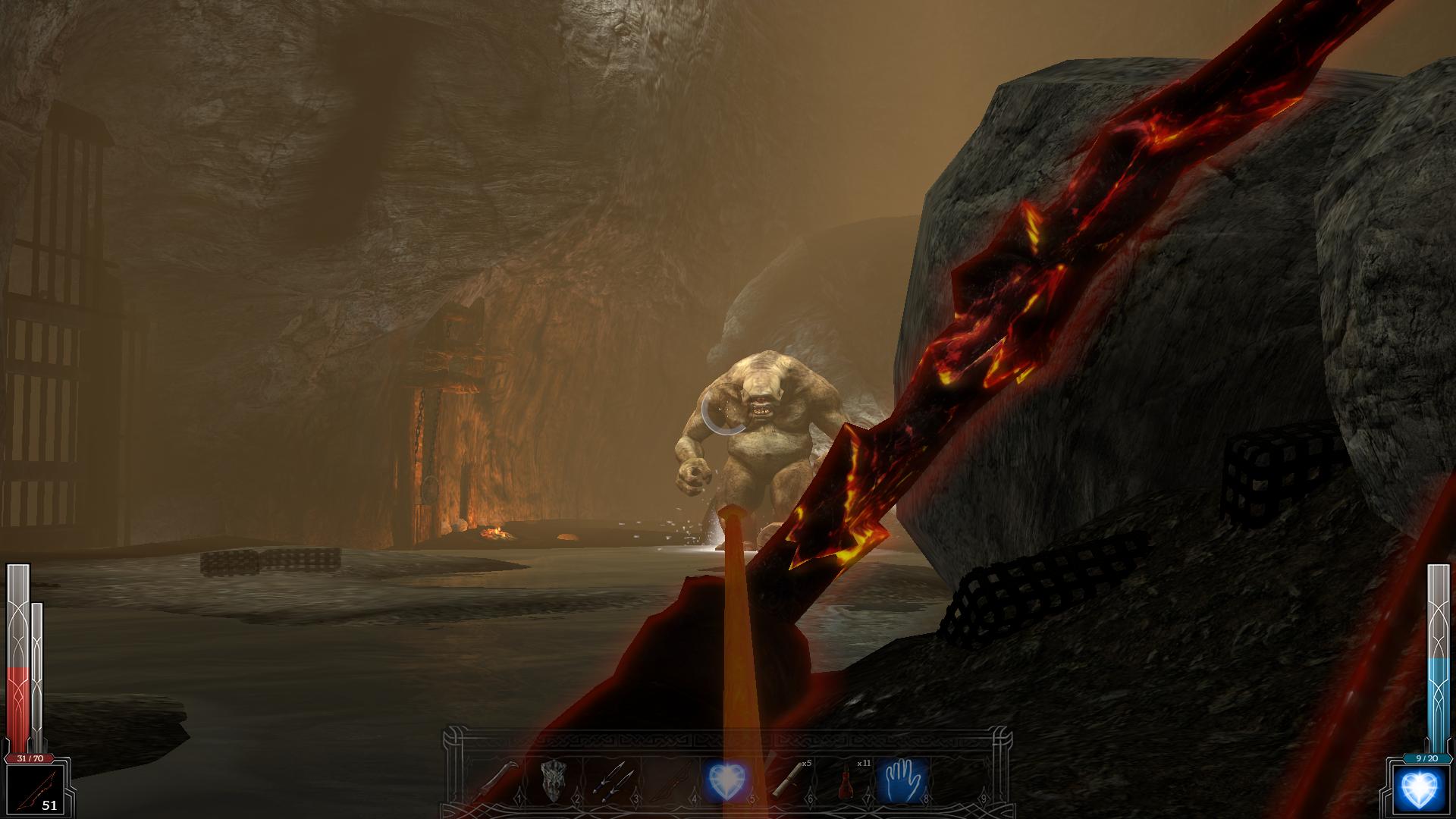This screenshot has height=819, width=1456.
Task: Activate the glowing heart spell in slot 5
Action: 726,780
